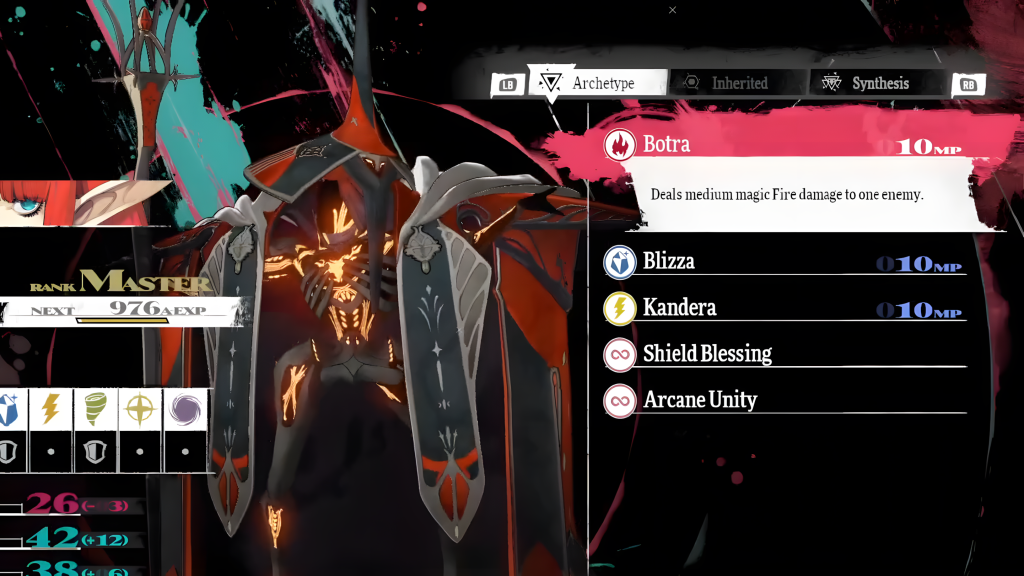1024x576 pixels.
Task: Switch to the Archetype tab
Action: pyautogui.click(x=602, y=84)
